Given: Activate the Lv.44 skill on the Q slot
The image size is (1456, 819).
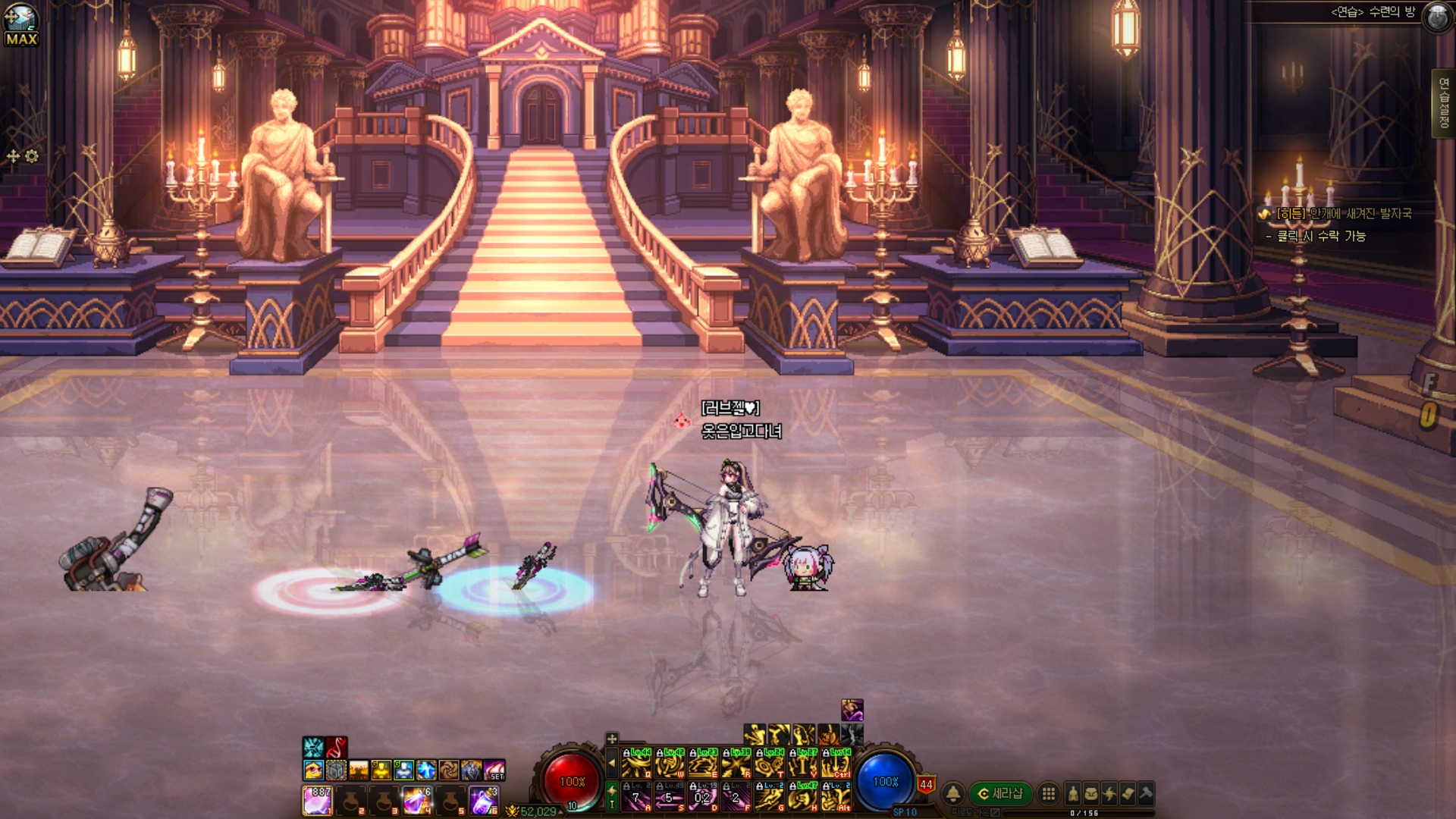Looking at the screenshot, I should coord(636,764).
